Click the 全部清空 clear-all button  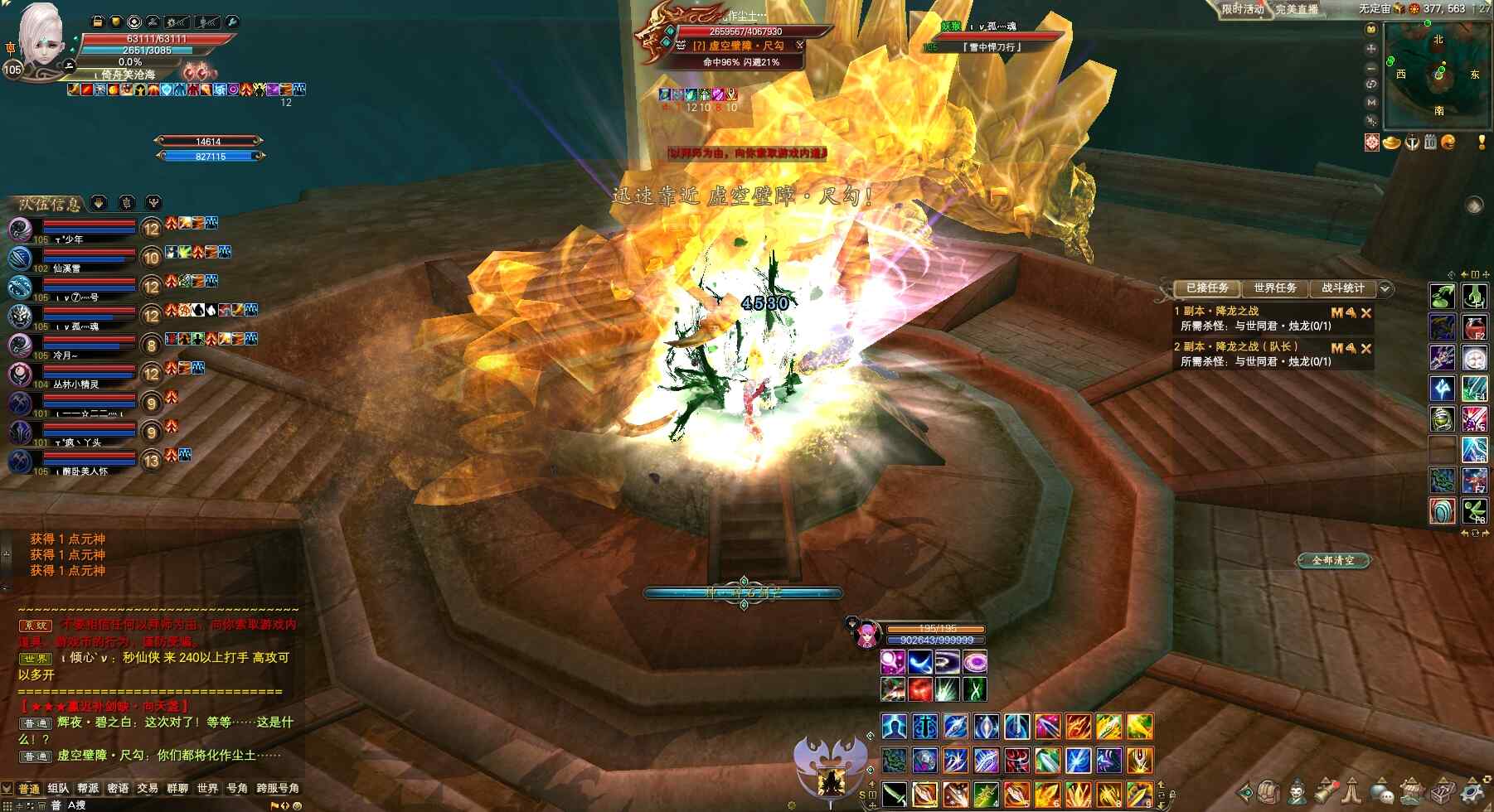[x=1333, y=561]
